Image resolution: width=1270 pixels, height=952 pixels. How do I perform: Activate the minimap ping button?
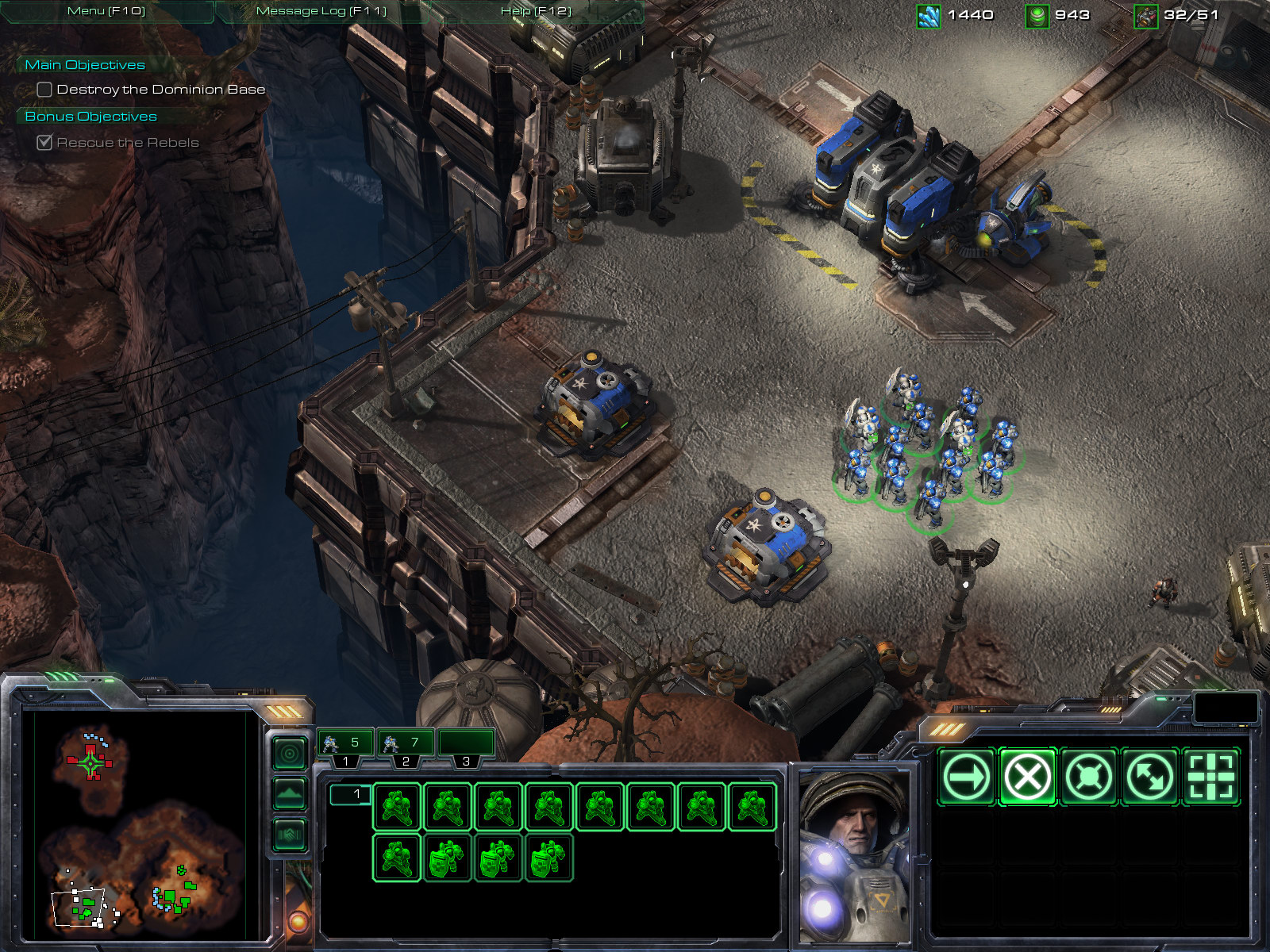pos(290,753)
